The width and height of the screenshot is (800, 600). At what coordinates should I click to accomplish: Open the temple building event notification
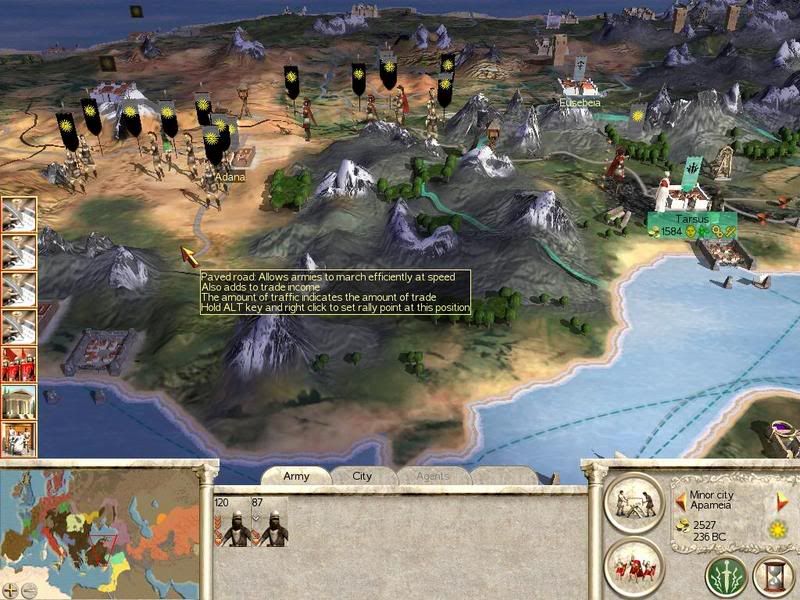tap(19, 402)
